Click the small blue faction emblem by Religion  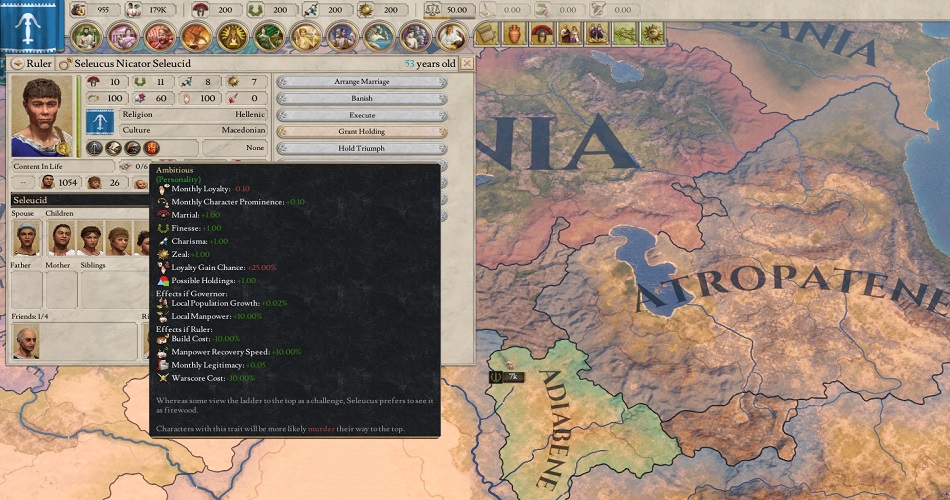(100, 122)
